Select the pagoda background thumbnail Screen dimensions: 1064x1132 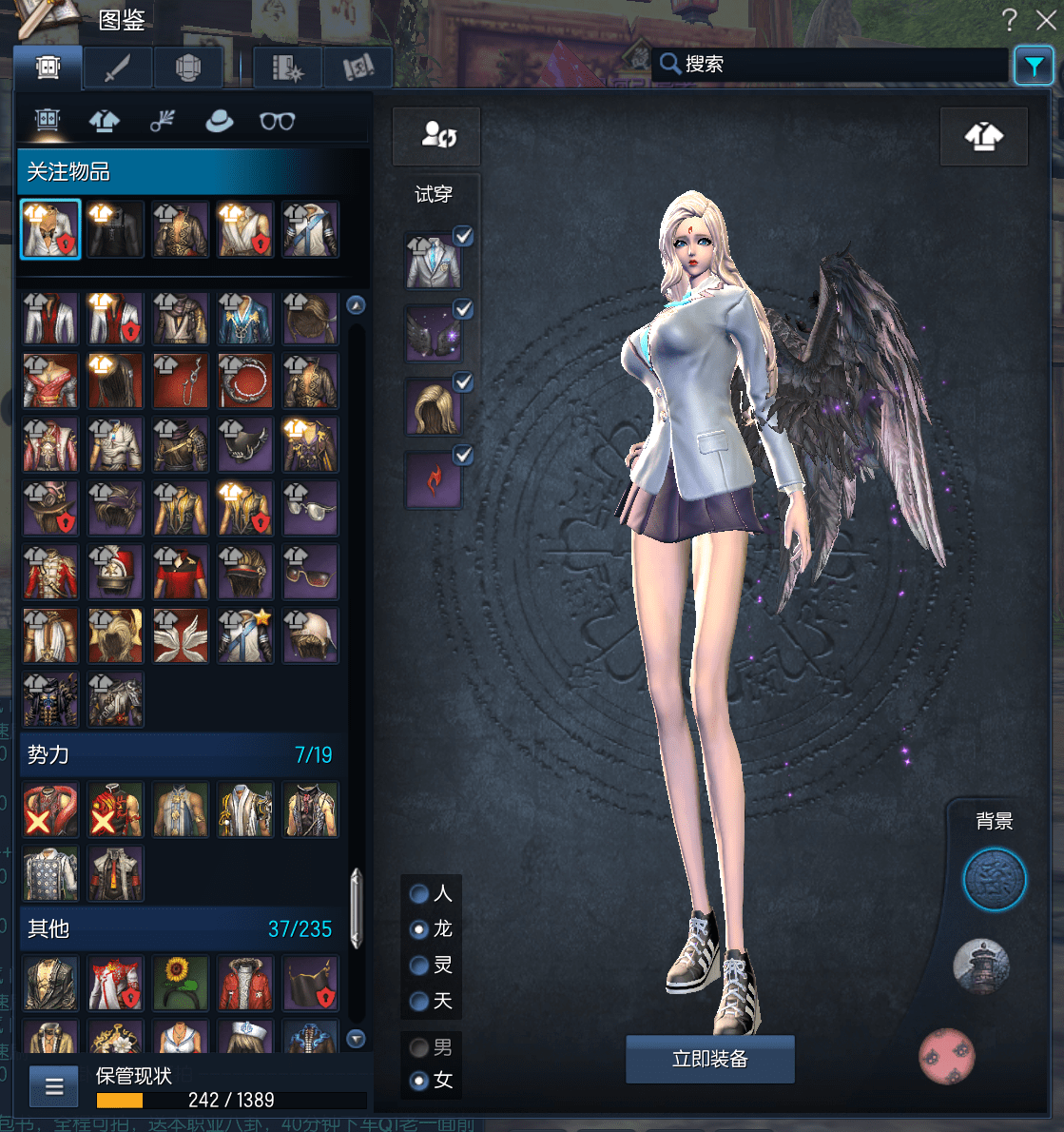pos(980,966)
